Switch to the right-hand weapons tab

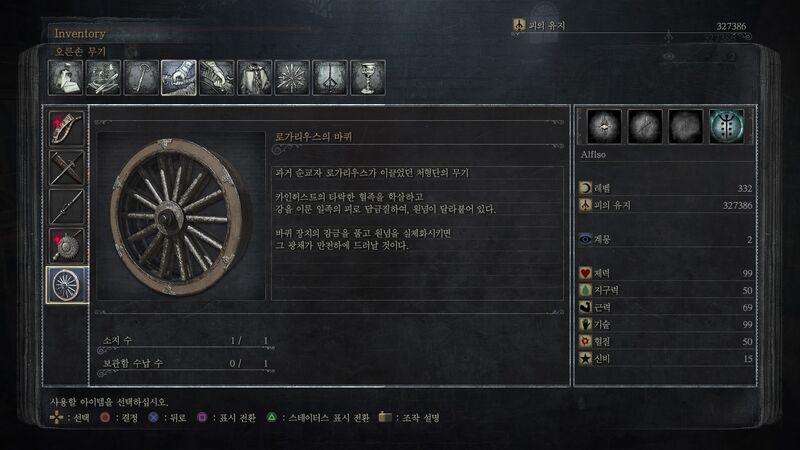tap(178, 77)
